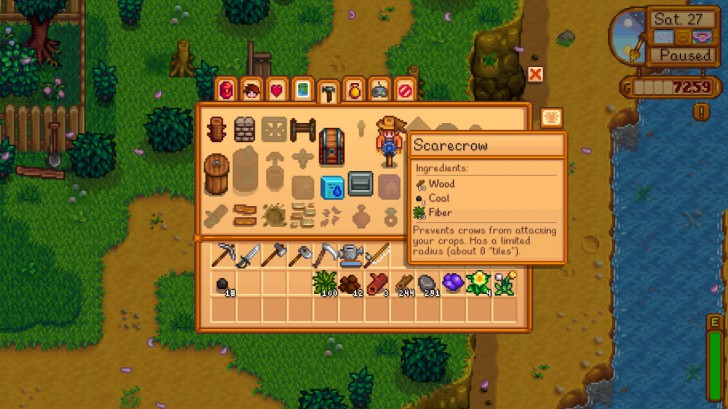The height and width of the screenshot is (409, 728).
Task: Open the exit game tab
Action: 405,91
